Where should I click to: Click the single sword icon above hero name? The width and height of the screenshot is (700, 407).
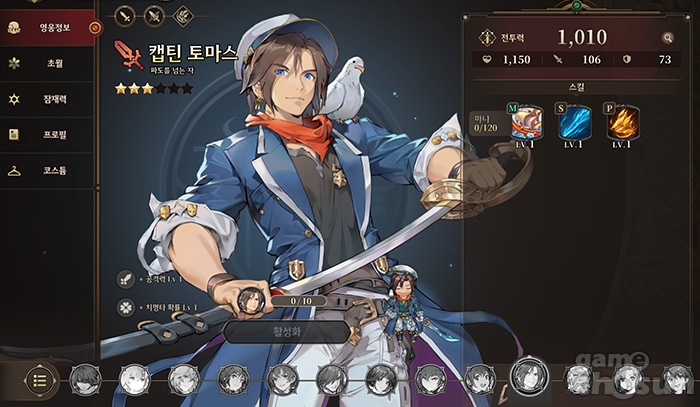(125, 15)
